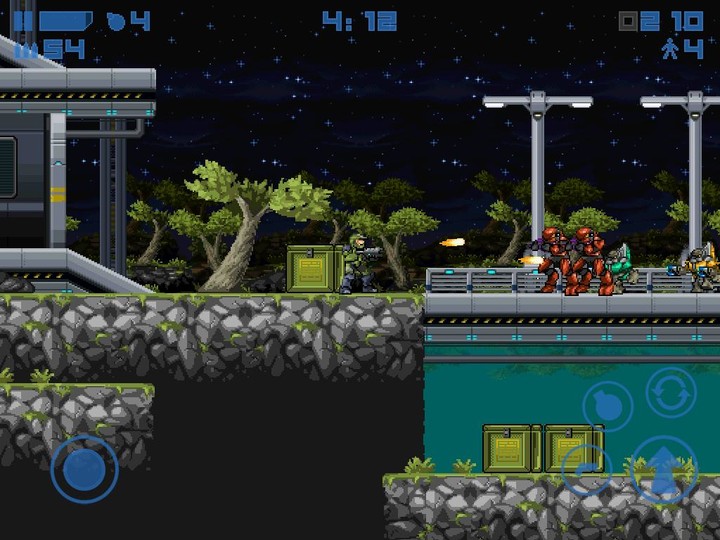The height and width of the screenshot is (540, 720).
Task: Jump using the up-arrow button
Action: (x=663, y=470)
